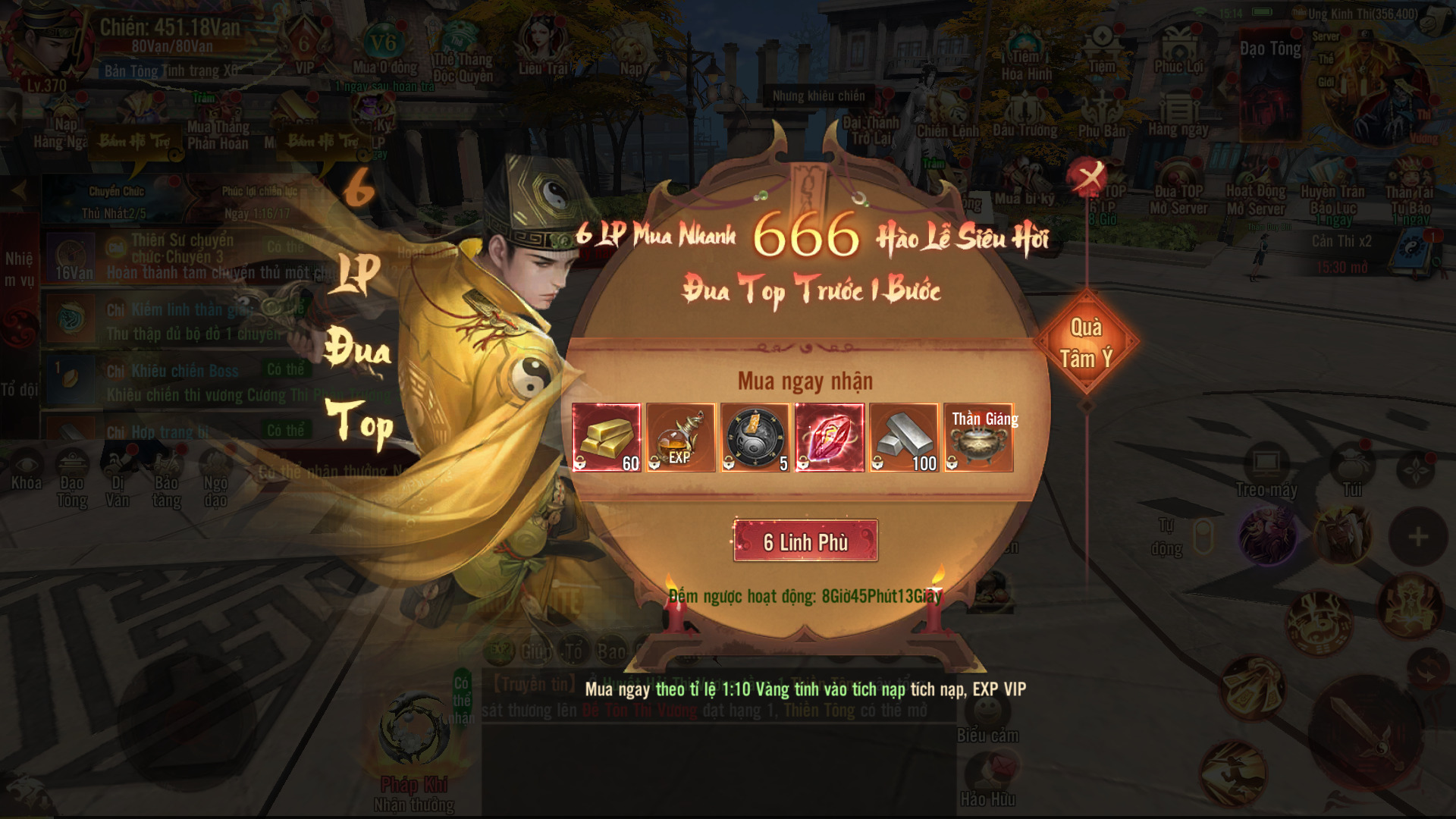This screenshot has width=1456, height=819.
Task: Select the silver ingots reward slot
Action: (x=903, y=438)
